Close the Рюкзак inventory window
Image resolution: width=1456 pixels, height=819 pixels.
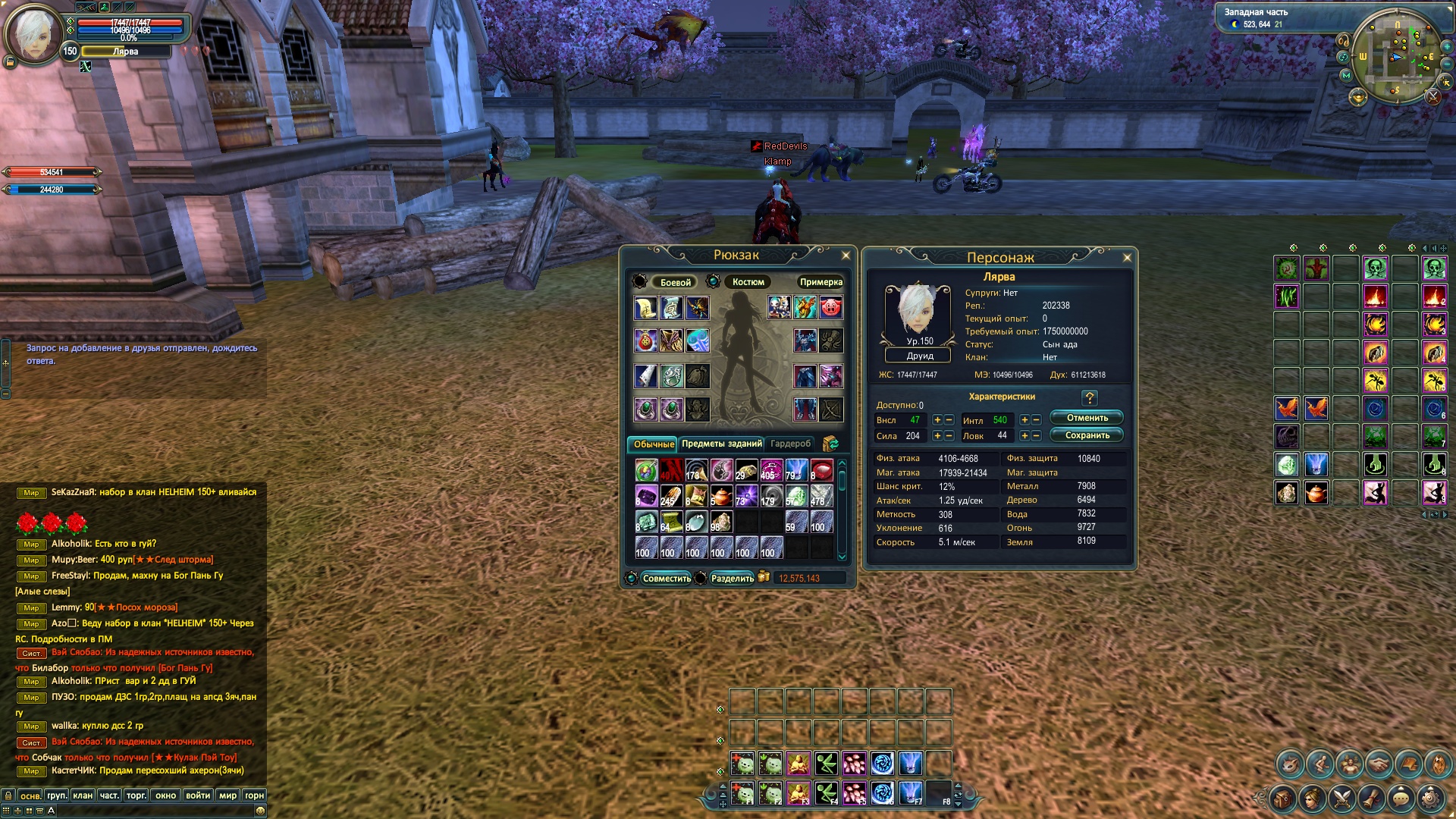[x=846, y=256]
